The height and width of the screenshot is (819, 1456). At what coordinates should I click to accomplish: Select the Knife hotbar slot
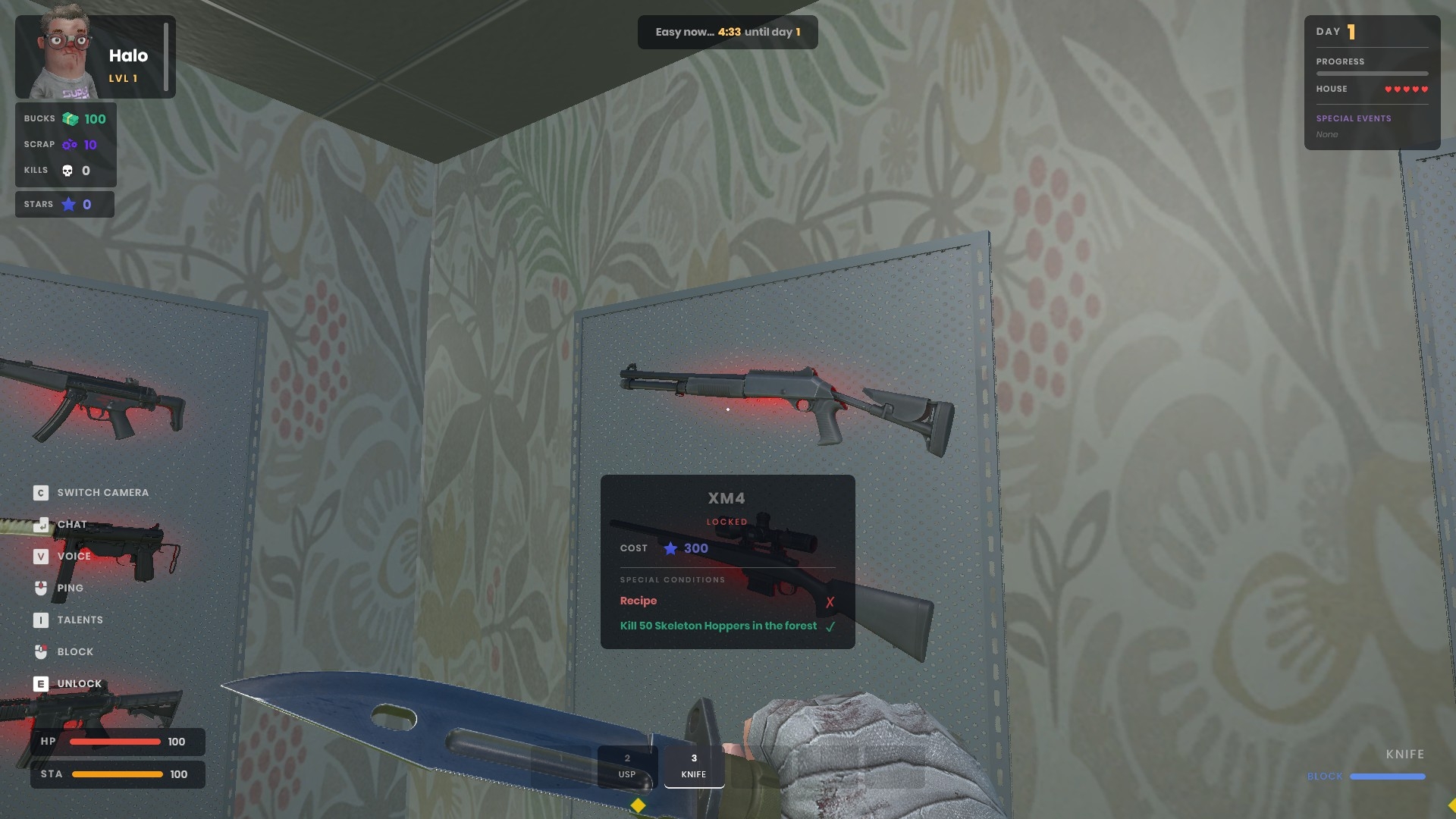tap(694, 766)
